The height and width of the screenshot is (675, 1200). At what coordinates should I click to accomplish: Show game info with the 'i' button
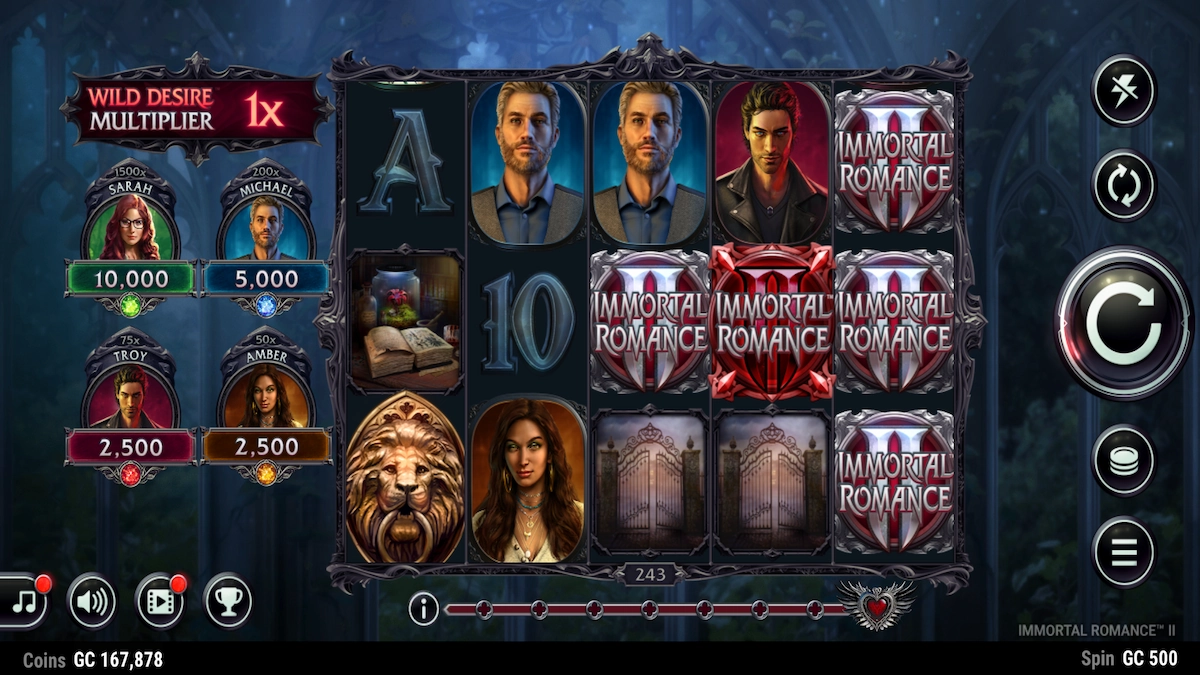click(x=423, y=608)
